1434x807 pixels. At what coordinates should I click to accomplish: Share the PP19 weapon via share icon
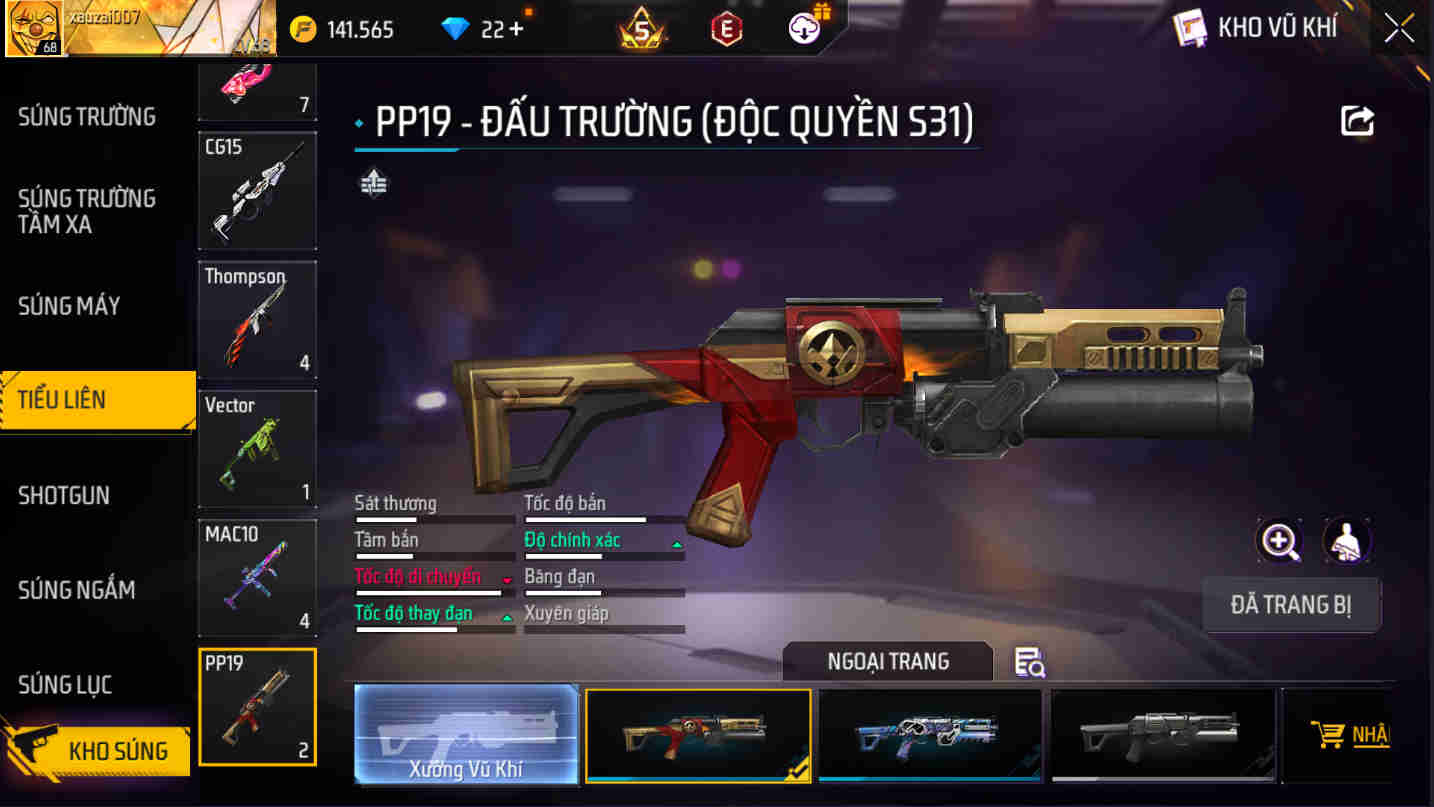1357,118
